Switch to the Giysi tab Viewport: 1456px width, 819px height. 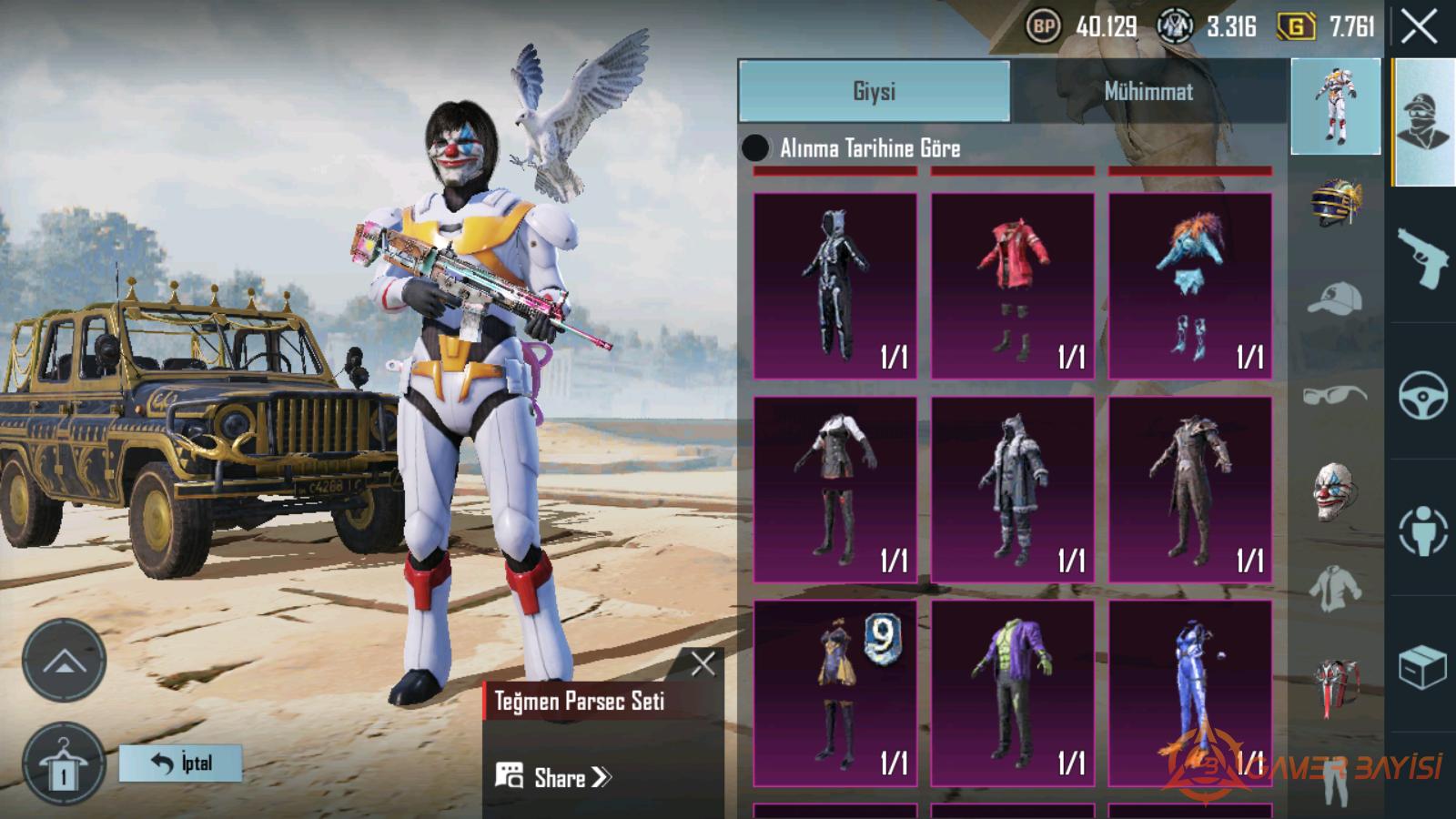874,91
